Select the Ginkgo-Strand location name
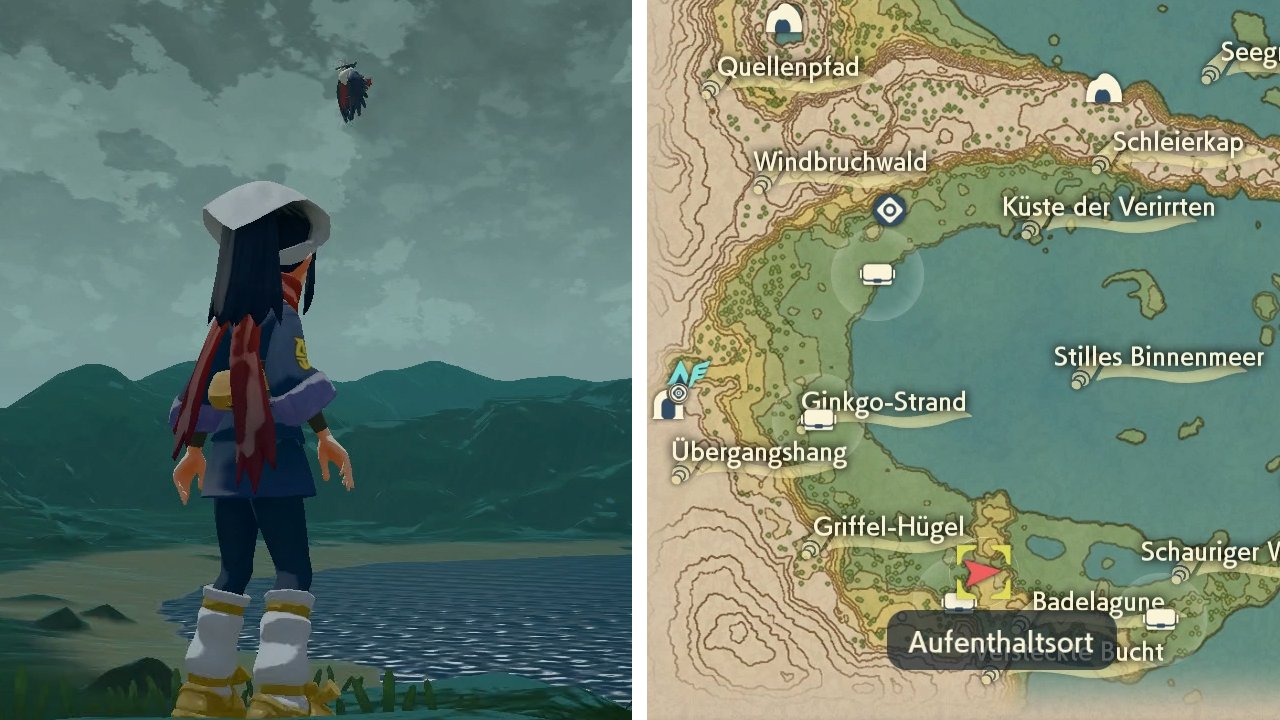 point(884,401)
